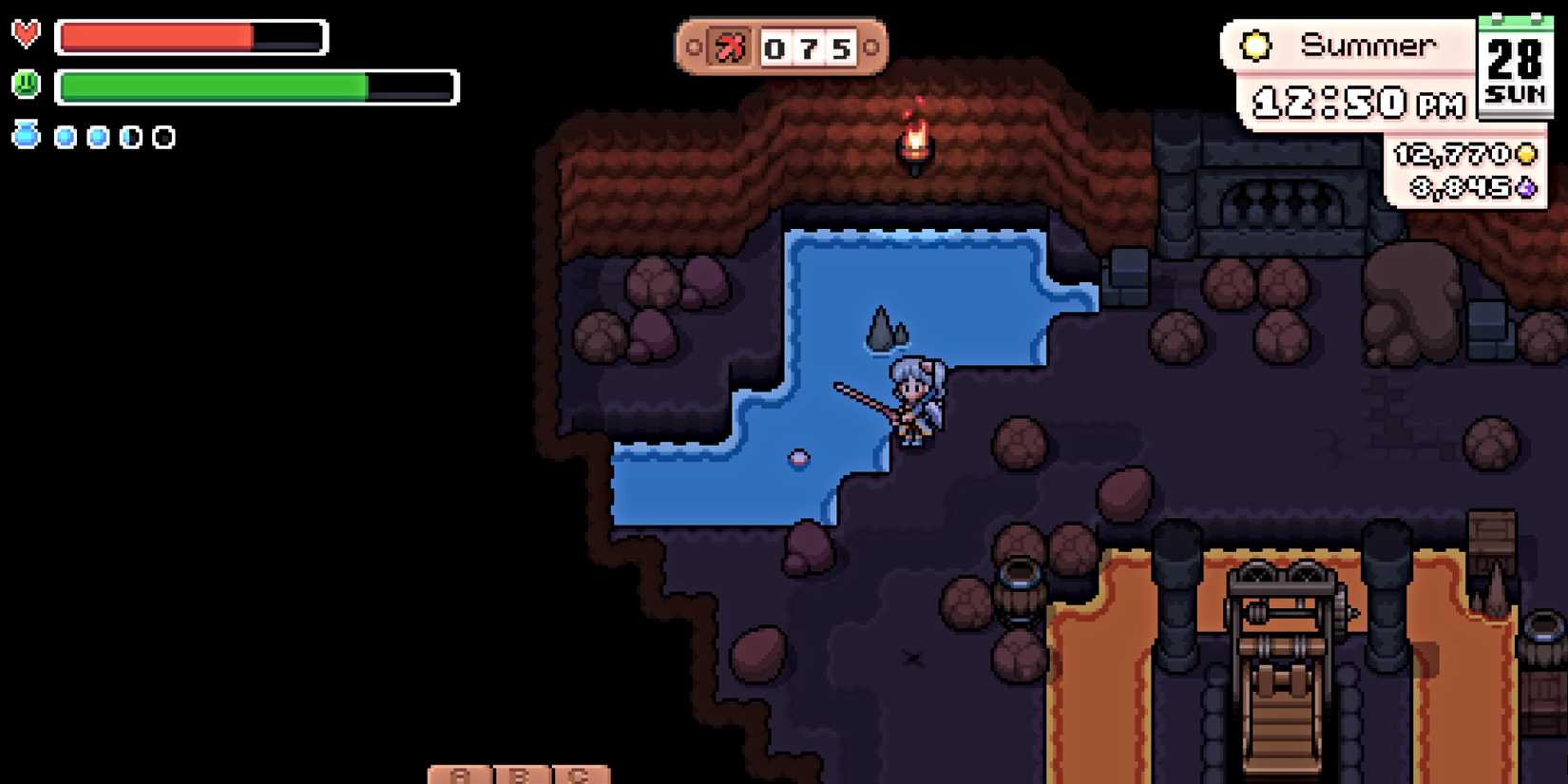The image size is (1568, 784).
Task: Click the red fish counter icon
Action: [x=731, y=47]
